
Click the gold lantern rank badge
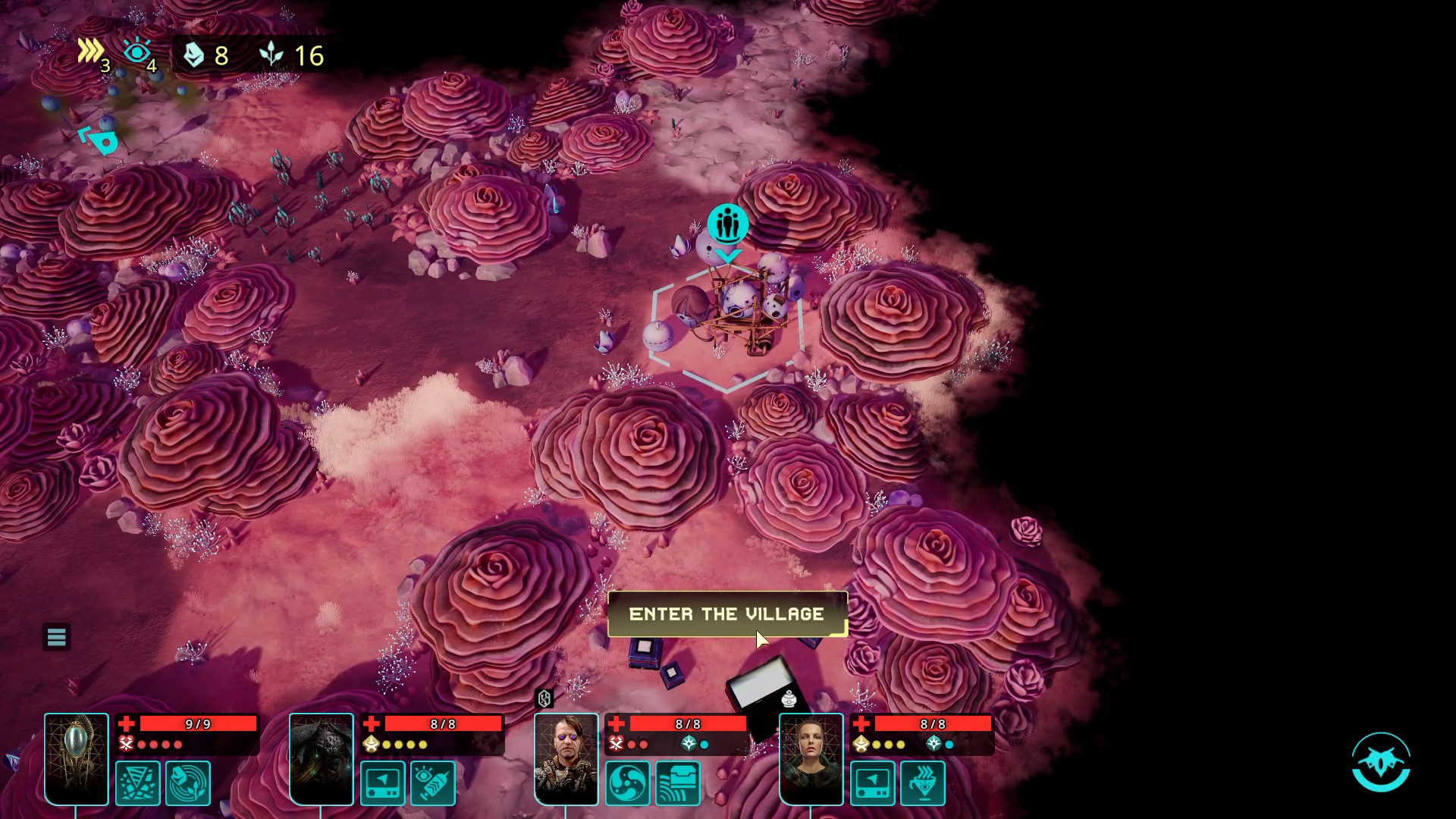(371, 744)
